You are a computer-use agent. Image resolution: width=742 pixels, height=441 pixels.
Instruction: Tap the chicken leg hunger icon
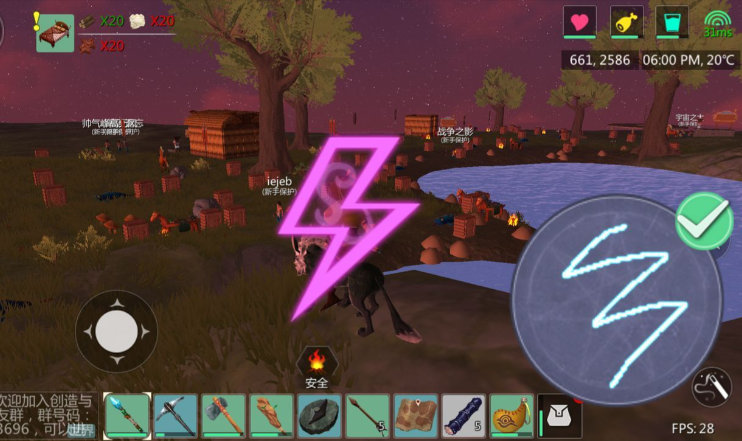coord(627,22)
